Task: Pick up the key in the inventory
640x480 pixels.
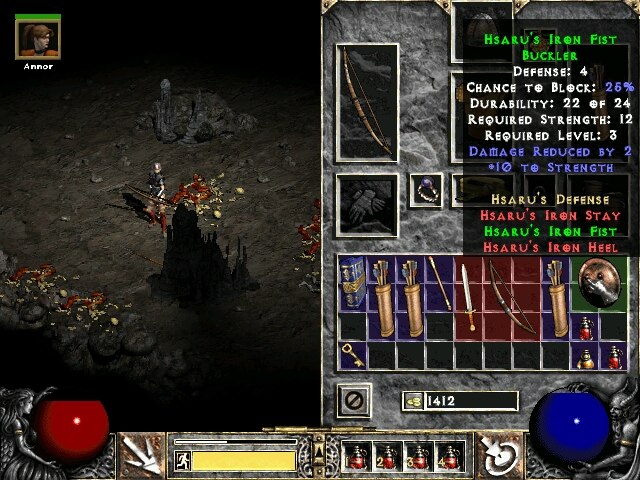Action: coord(353,353)
